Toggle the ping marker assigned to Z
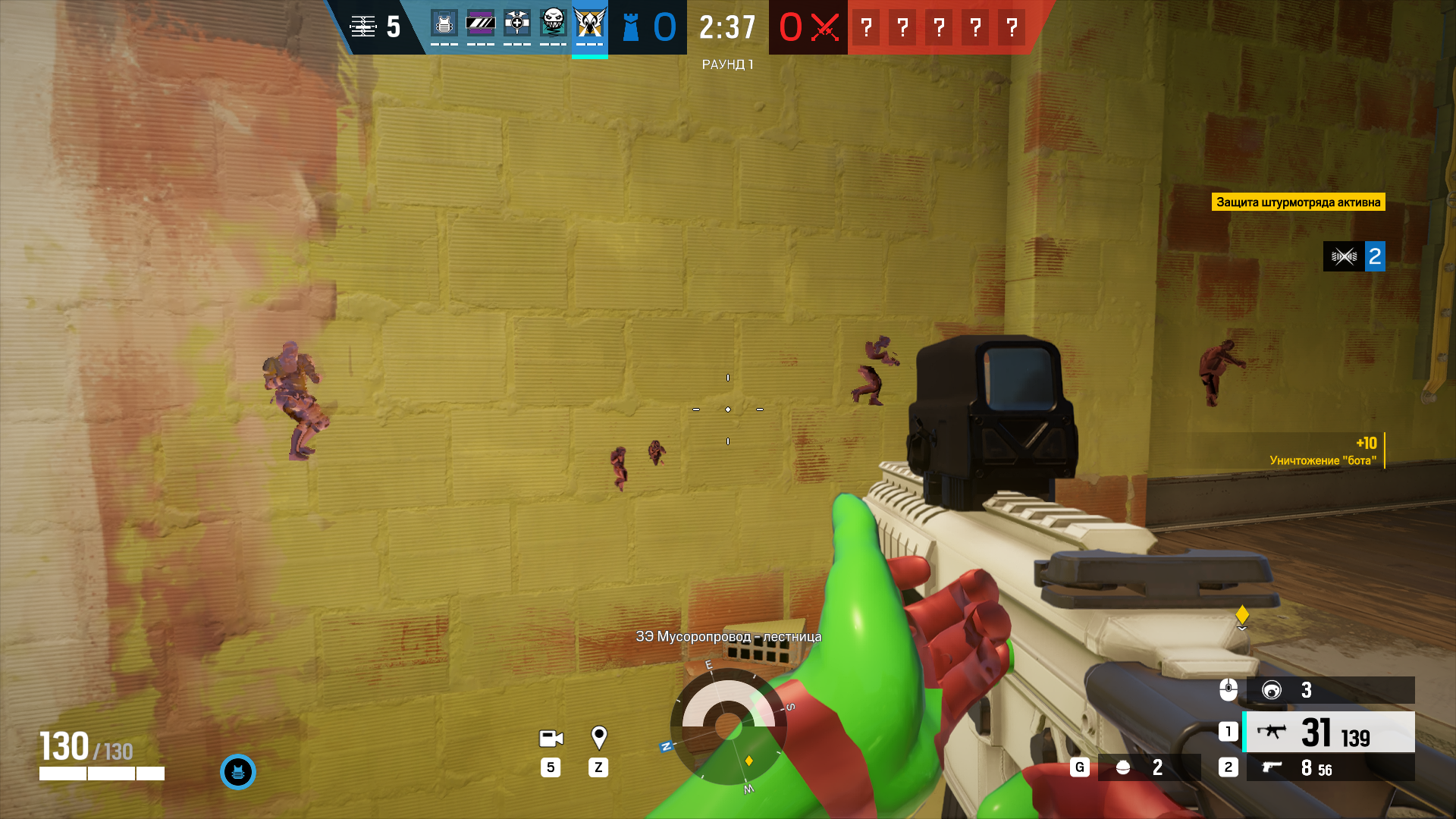 point(599,739)
